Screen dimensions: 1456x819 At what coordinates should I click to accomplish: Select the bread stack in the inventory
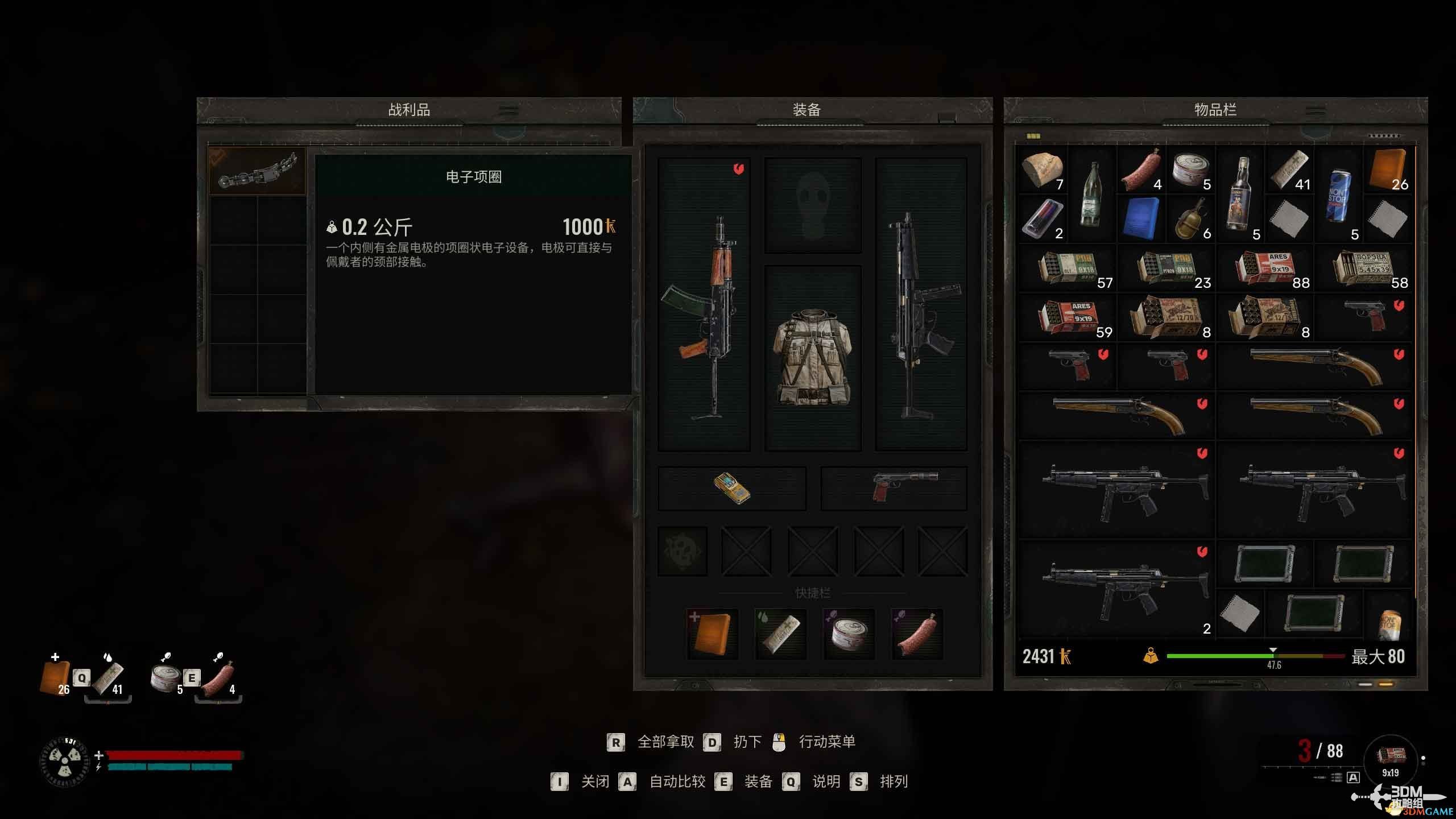point(1042,170)
